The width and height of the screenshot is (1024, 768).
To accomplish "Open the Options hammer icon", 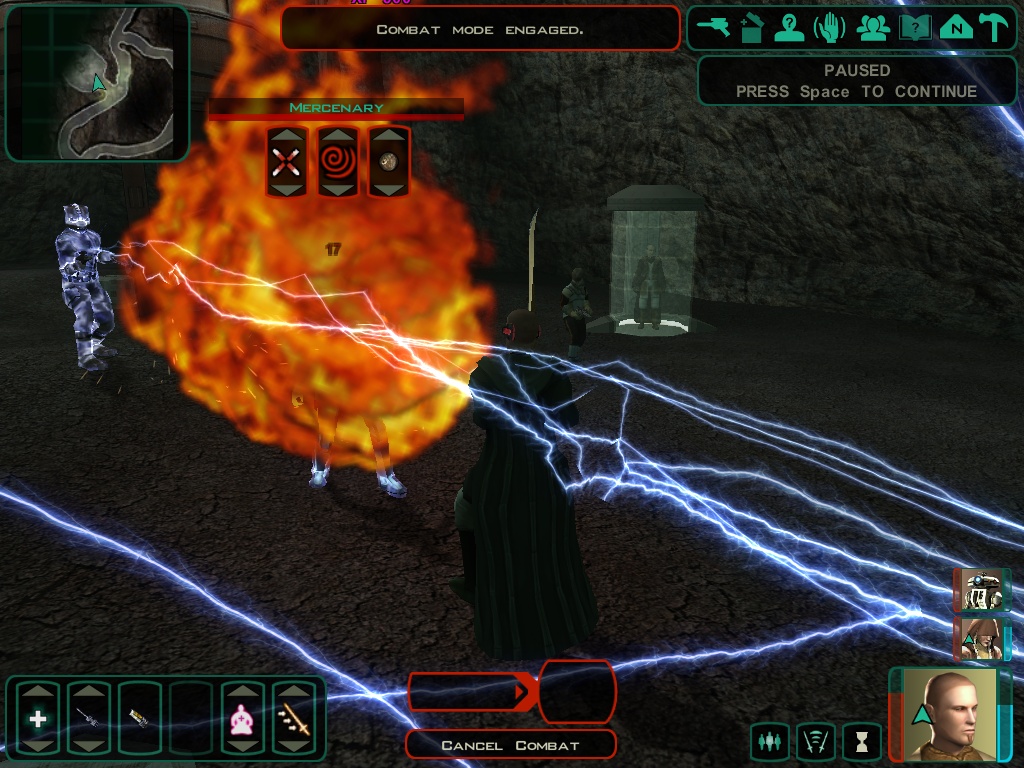I will [994, 28].
